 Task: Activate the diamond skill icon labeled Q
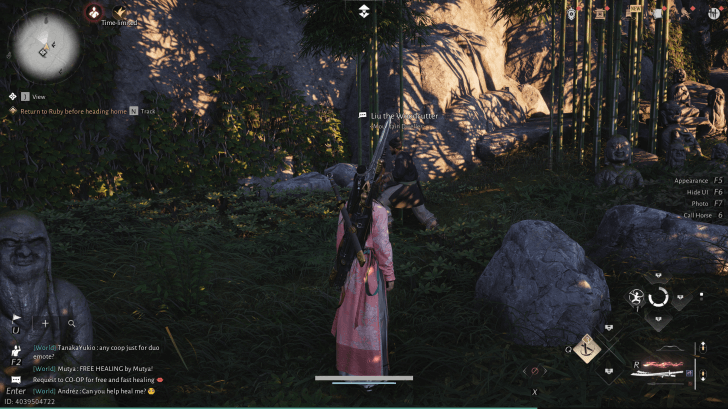pos(586,348)
